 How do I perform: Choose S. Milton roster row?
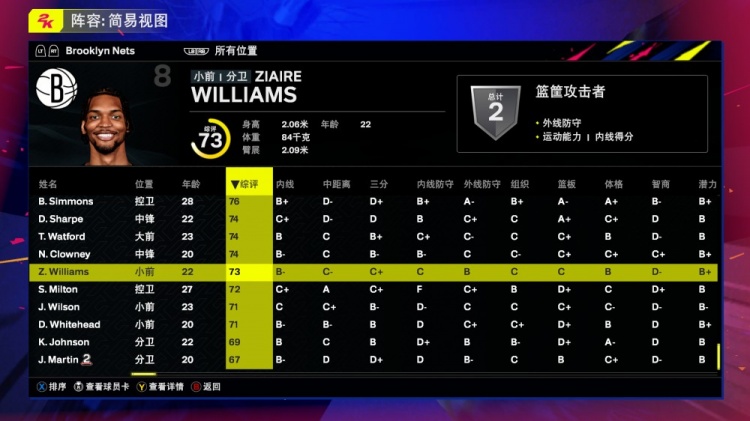[58, 289]
